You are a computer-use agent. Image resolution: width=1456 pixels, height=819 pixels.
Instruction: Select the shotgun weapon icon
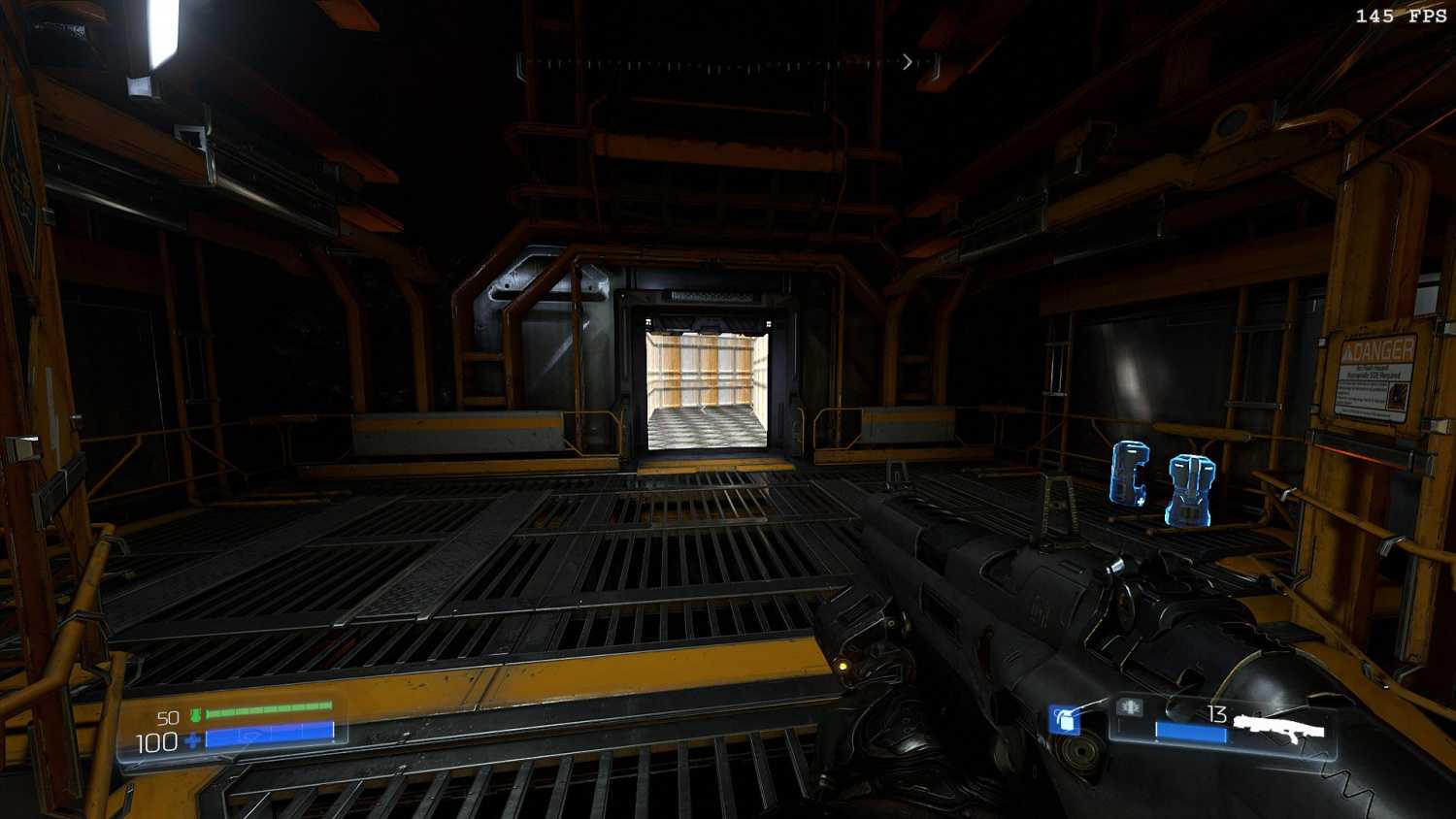(1279, 728)
